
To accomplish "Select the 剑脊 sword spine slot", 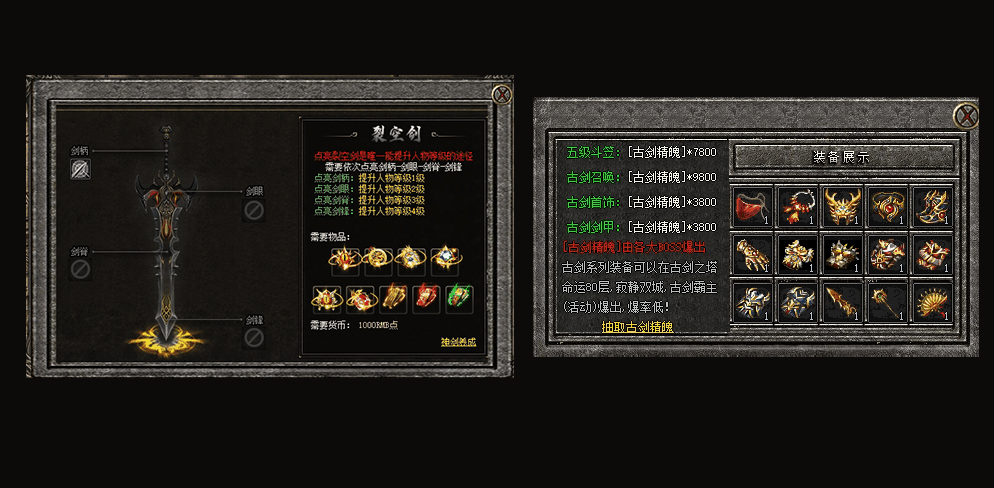I will tap(81, 269).
